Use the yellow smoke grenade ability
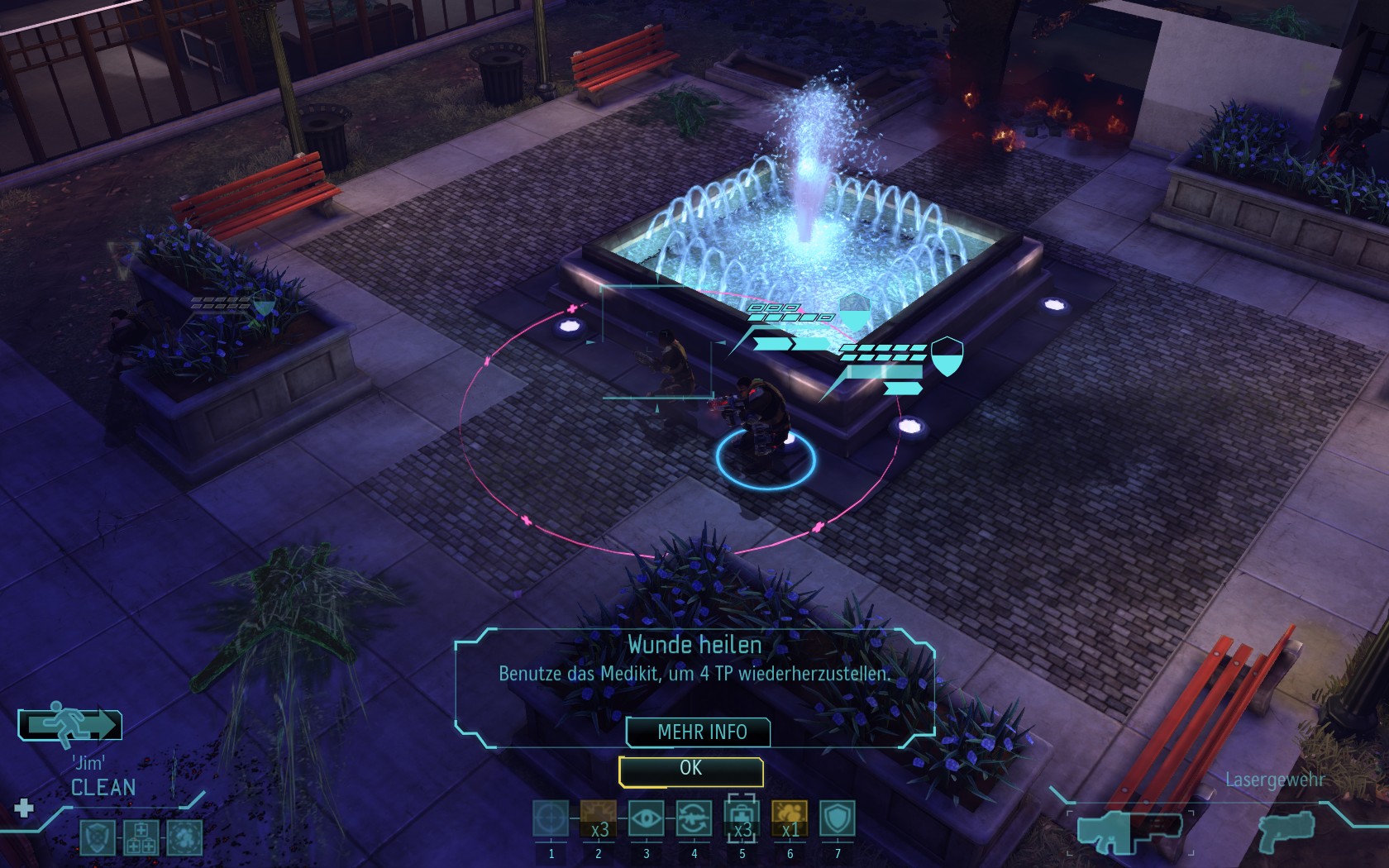 [x=790, y=820]
